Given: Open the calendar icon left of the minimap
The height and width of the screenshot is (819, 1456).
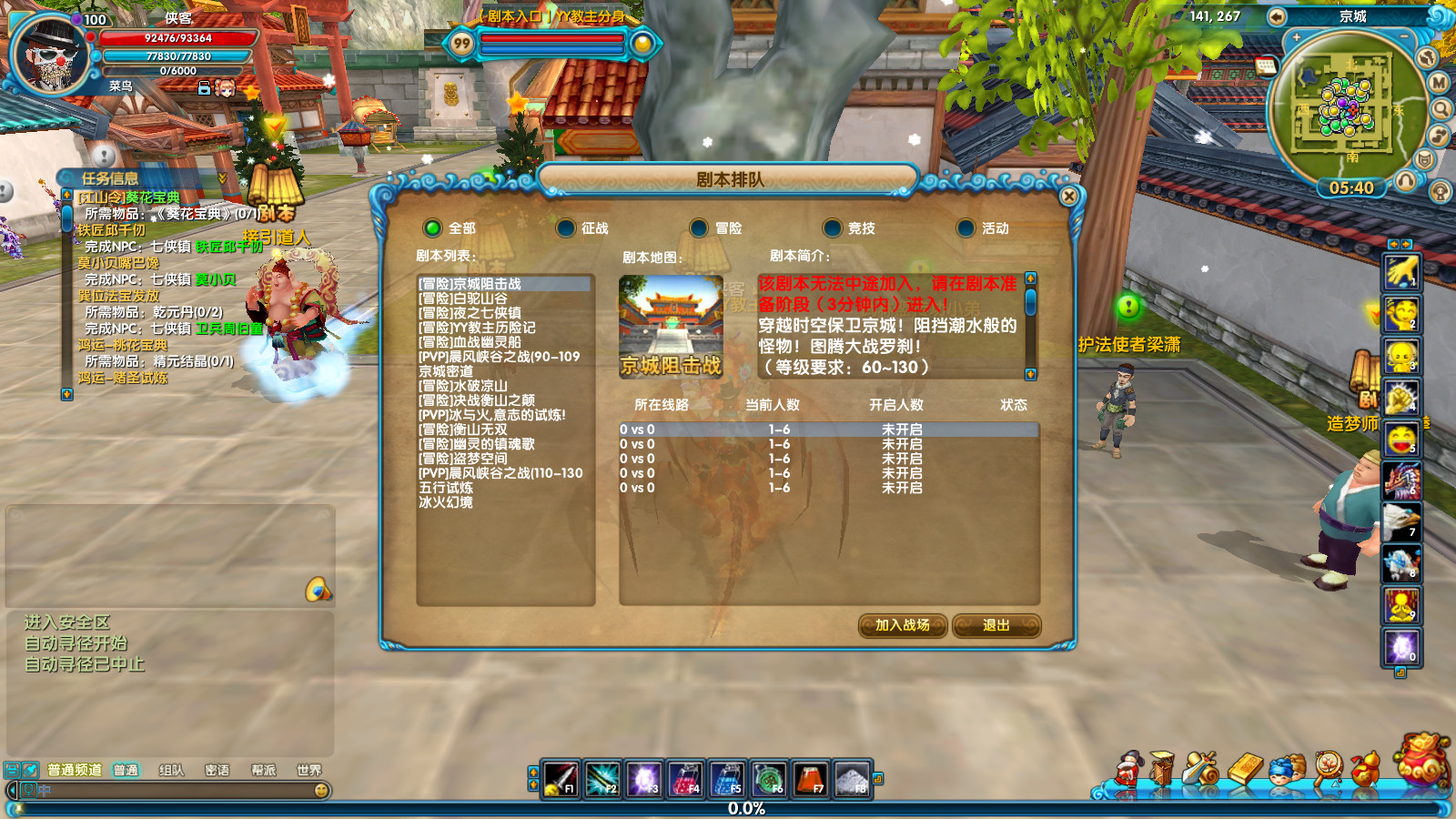Looking at the screenshot, I should click(x=1266, y=66).
